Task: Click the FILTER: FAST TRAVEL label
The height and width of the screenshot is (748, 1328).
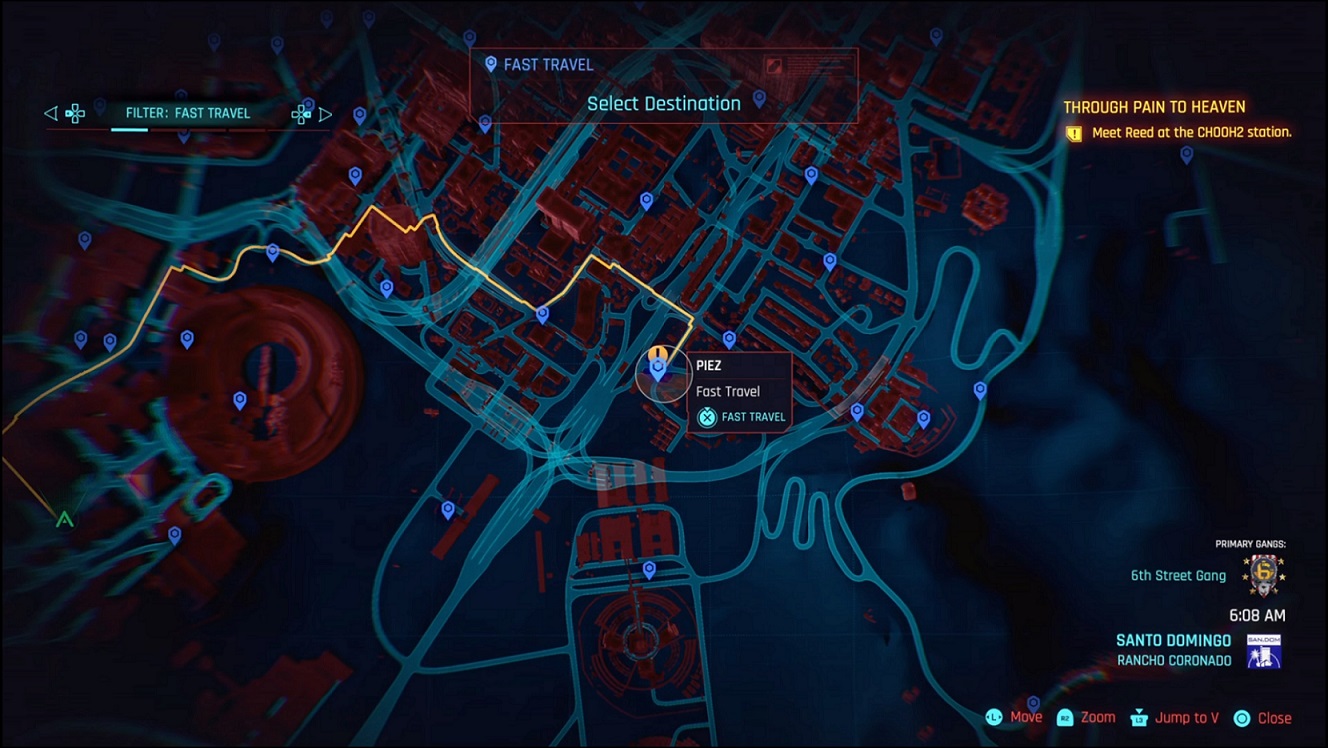Action: [x=188, y=113]
